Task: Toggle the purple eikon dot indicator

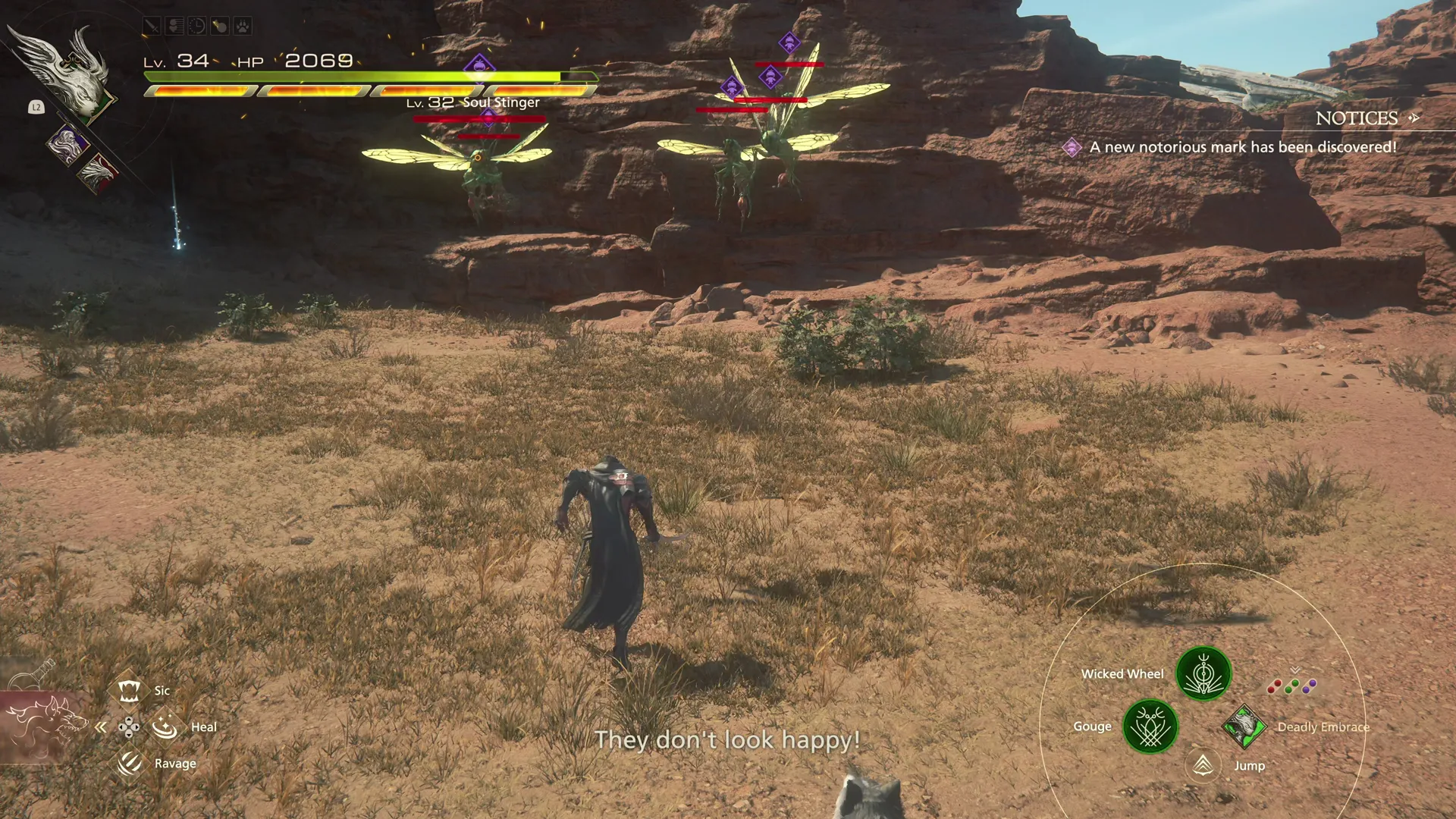Action: click(x=1308, y=685)
